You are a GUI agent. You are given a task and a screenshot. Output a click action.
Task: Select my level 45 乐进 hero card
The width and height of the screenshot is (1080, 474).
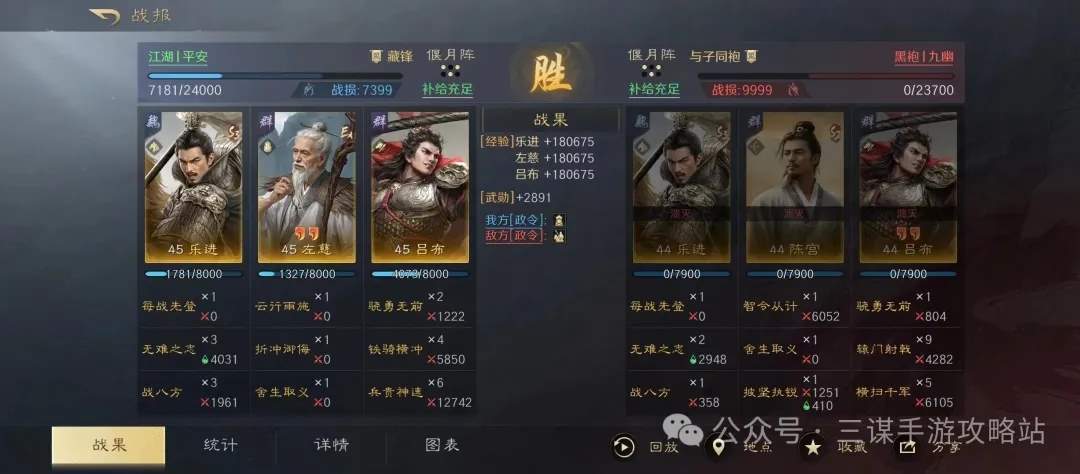(193, 187)
